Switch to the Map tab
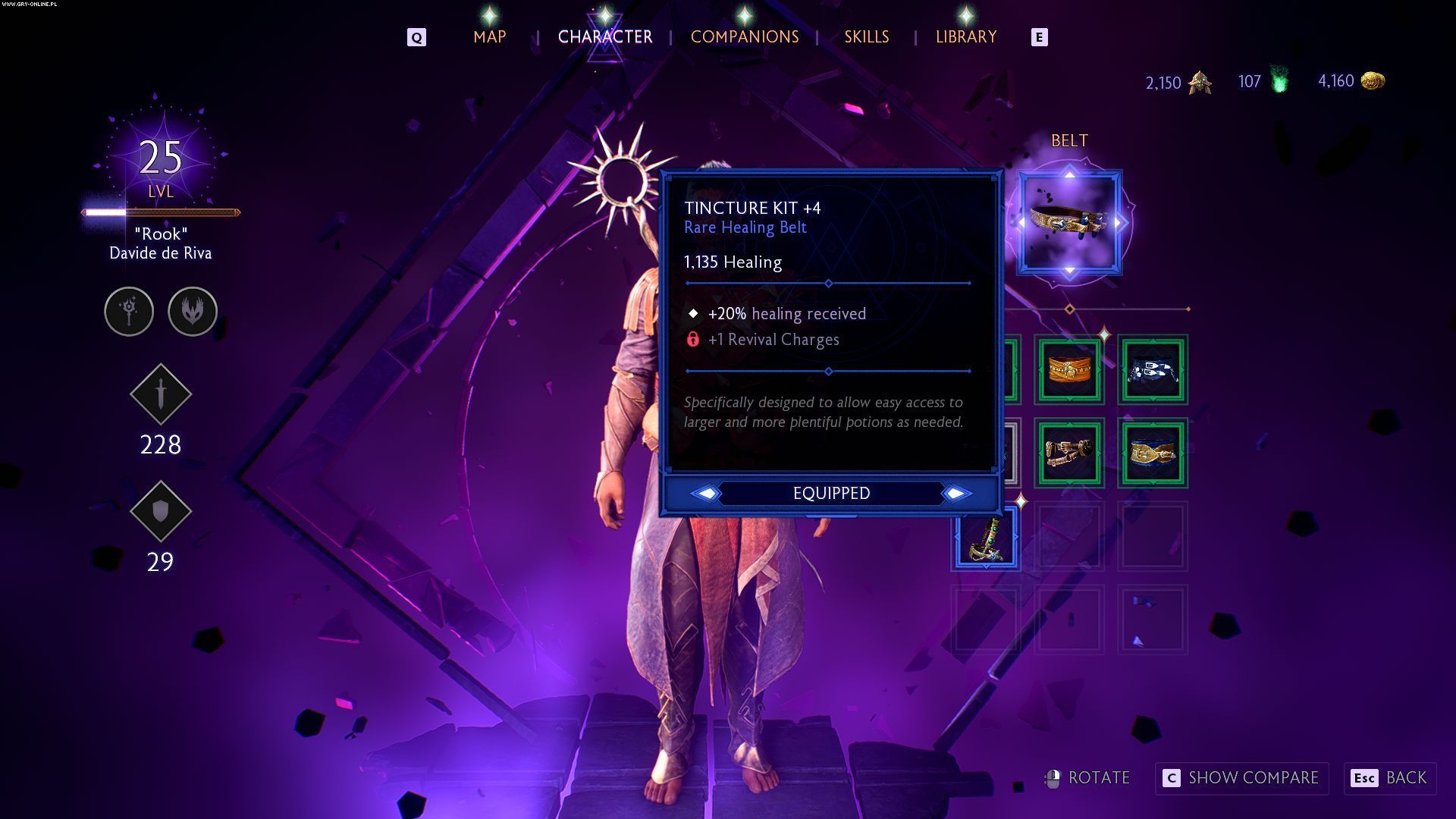Screen dimensions: 1456x819 [489, 36]
